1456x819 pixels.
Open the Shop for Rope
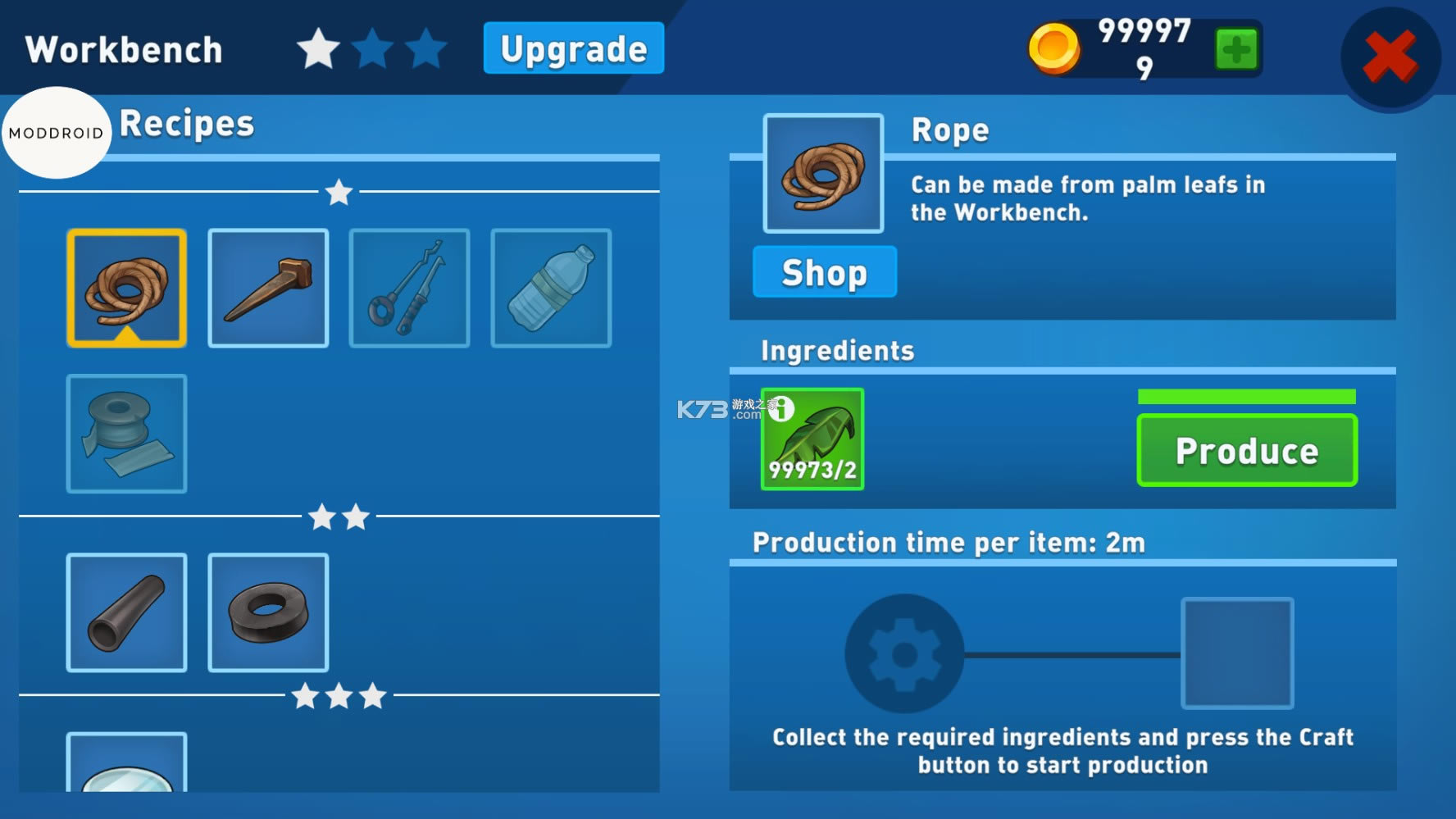824,272
